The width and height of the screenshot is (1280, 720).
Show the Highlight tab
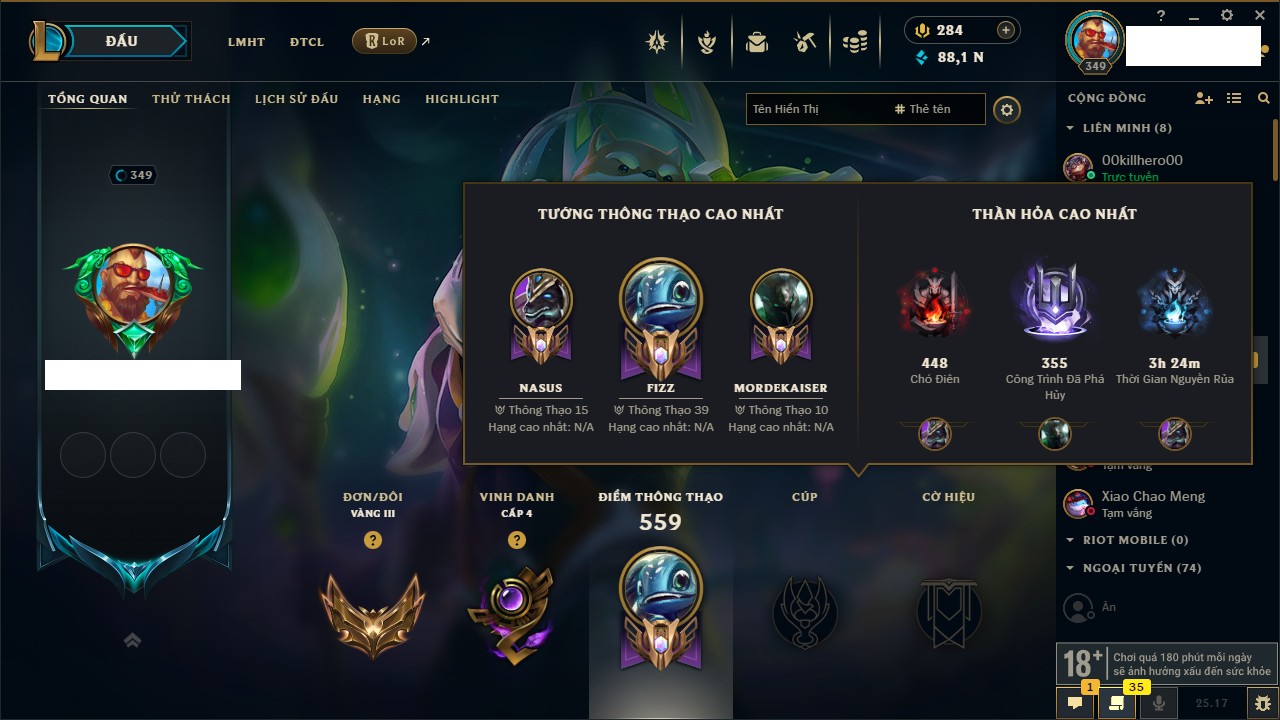[x=461, y=99]
